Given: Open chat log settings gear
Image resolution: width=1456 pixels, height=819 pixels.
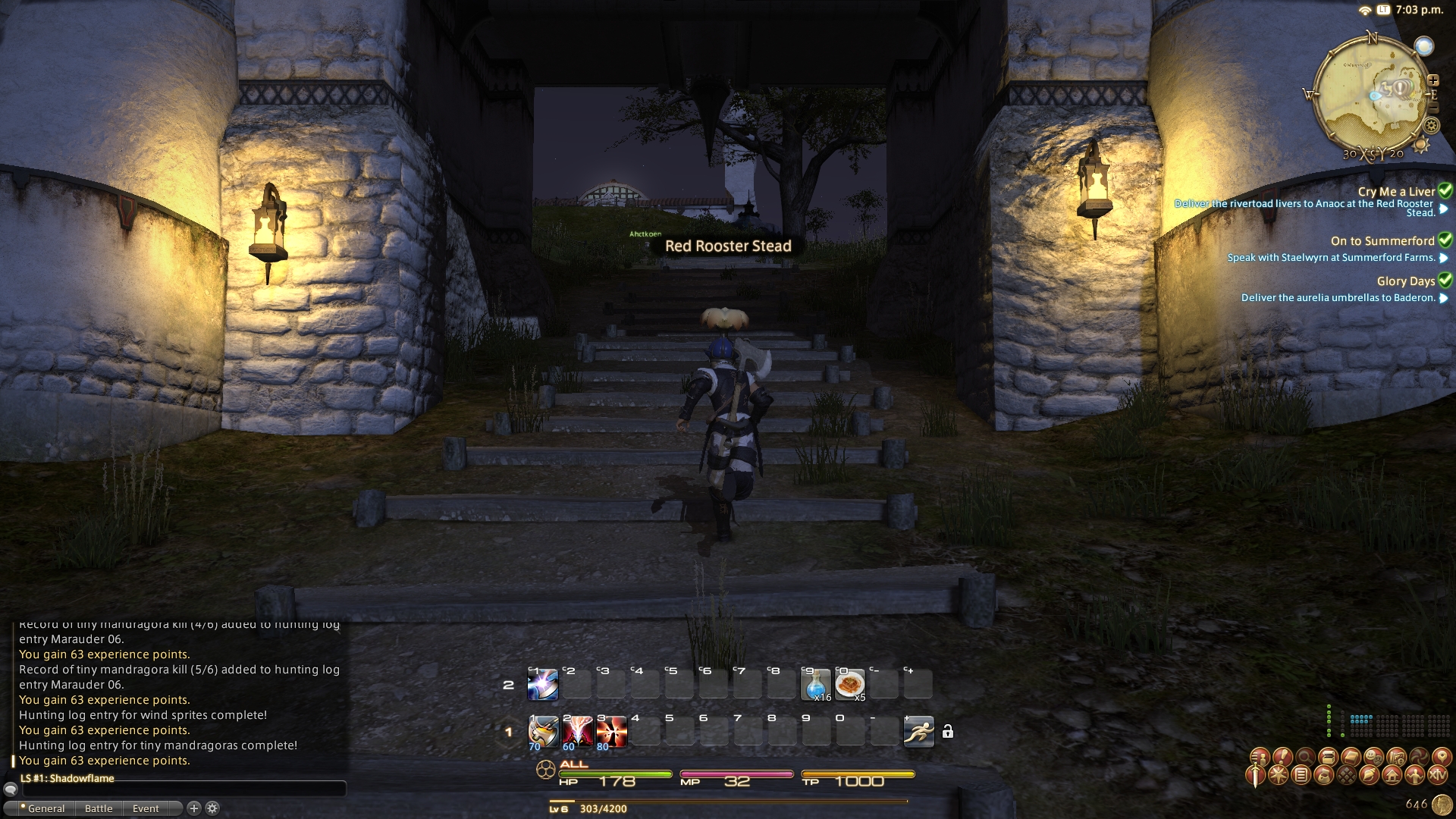Looking at the screenshot, I should point(213,808).
